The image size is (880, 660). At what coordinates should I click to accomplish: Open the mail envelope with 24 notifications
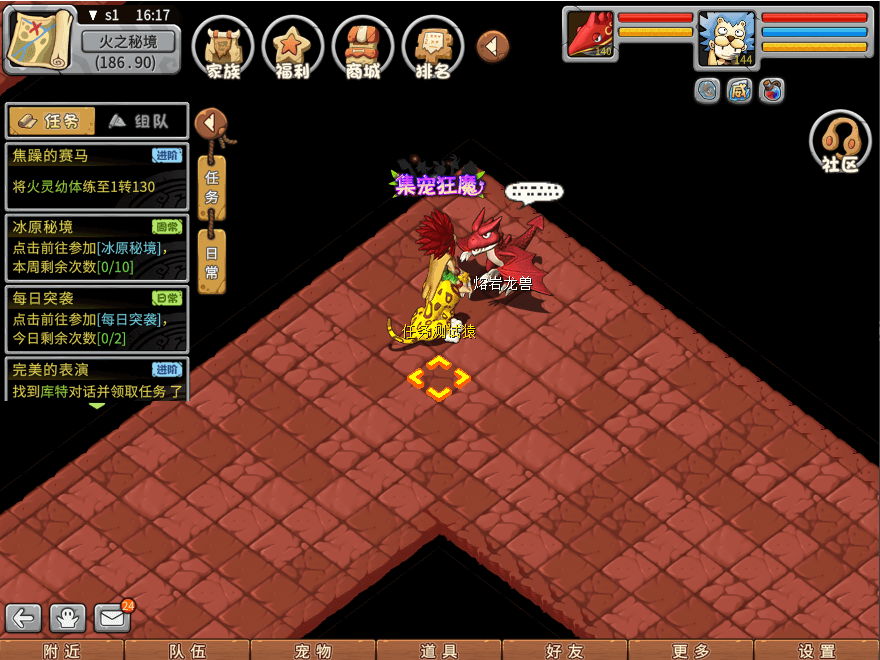[113, 618]
